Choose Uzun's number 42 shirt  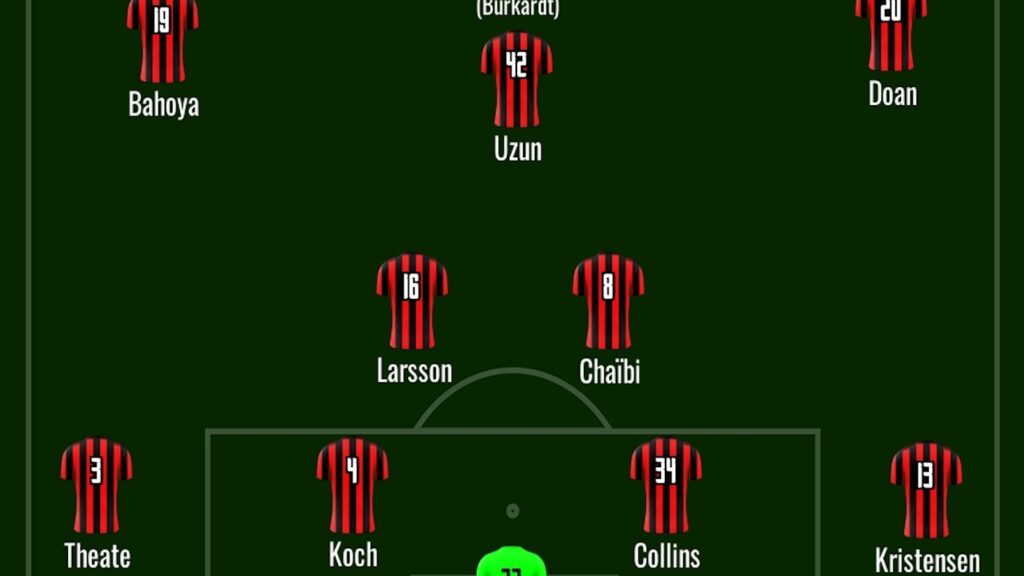point(516,79)
